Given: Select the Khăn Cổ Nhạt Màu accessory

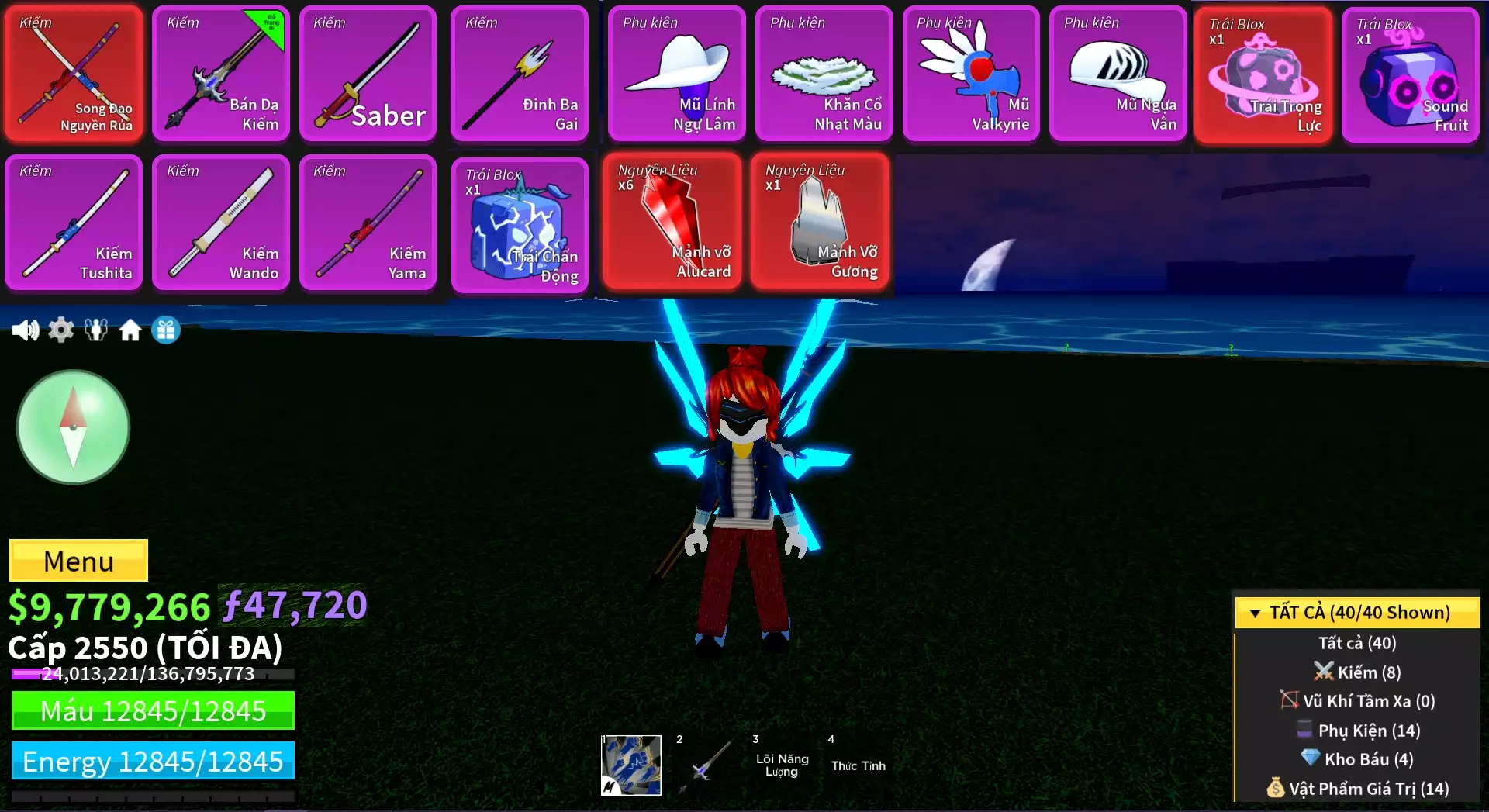Looking at the screenshot, I should click(x=824, y=74).
